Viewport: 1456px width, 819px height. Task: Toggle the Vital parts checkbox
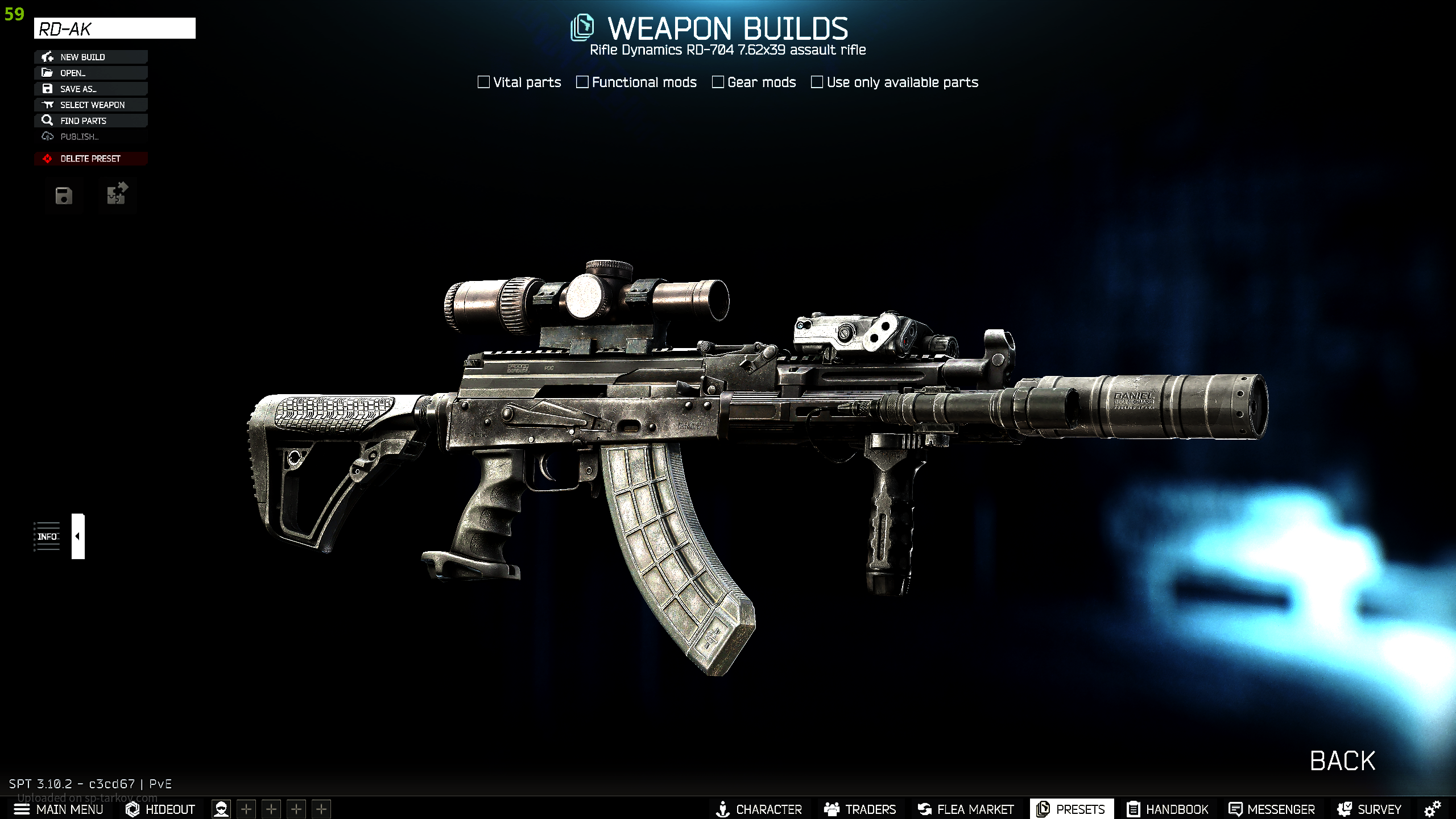(x=484, y=82)
